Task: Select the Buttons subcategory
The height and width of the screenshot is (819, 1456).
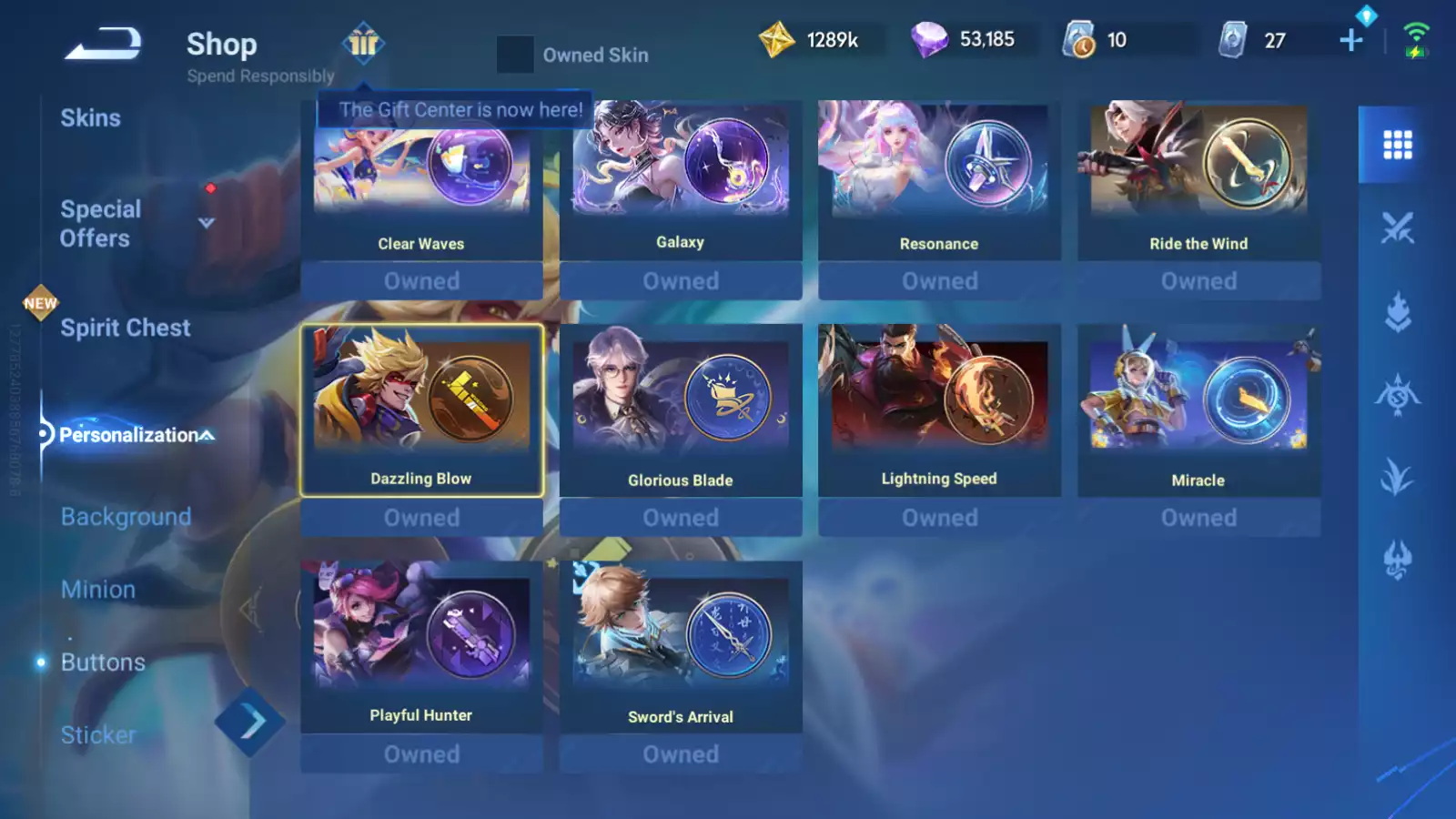Action: 103,662
